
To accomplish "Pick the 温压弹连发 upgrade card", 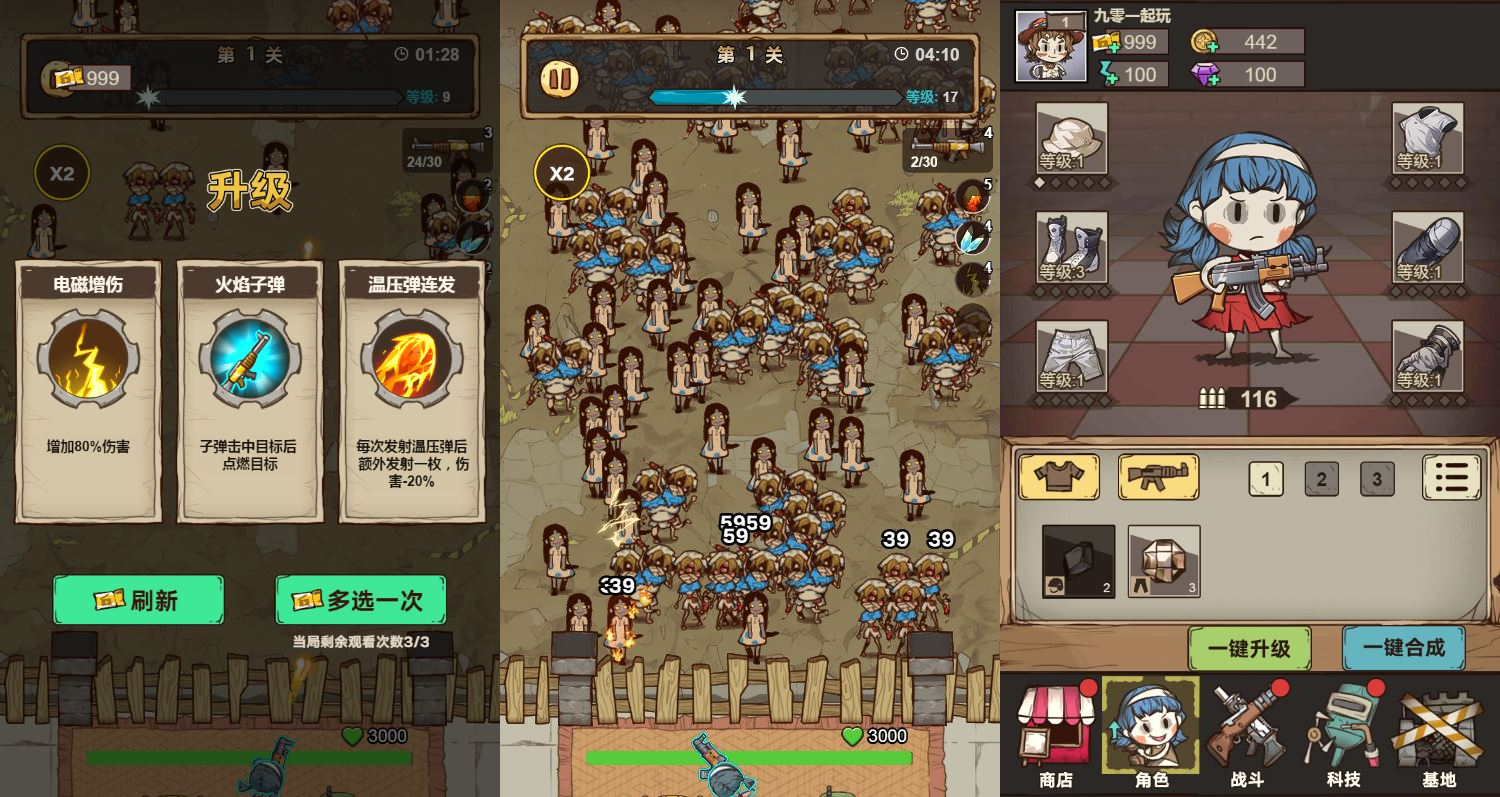I will coord(412,390).
